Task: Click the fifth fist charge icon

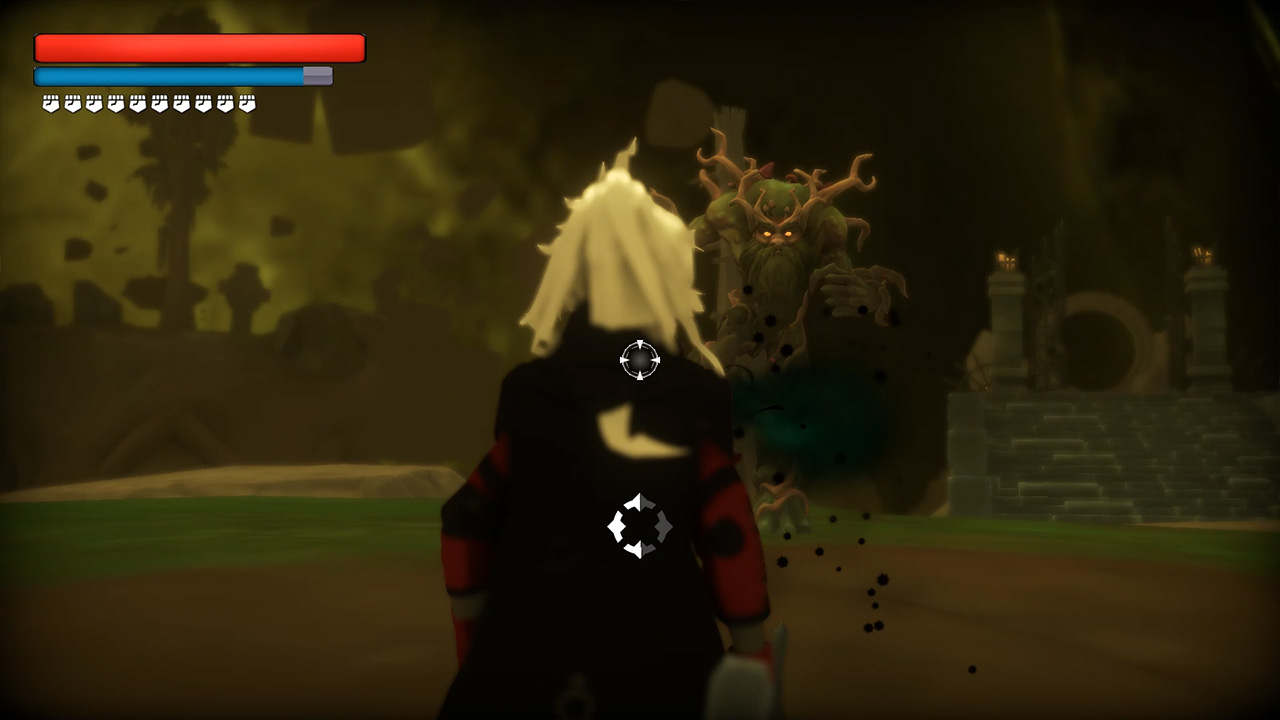Action: (136, 102)
